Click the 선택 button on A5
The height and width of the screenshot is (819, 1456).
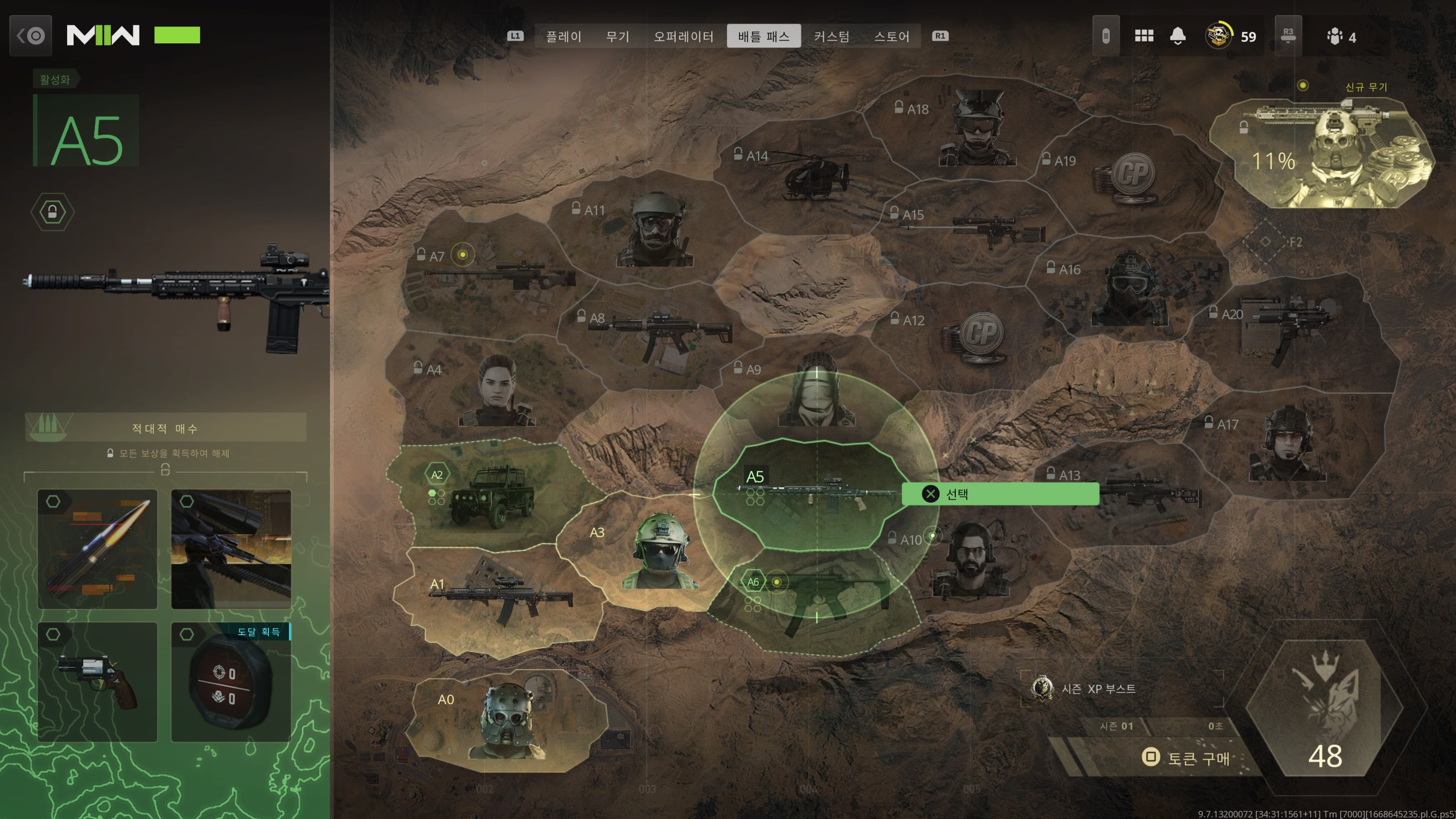1000,494
